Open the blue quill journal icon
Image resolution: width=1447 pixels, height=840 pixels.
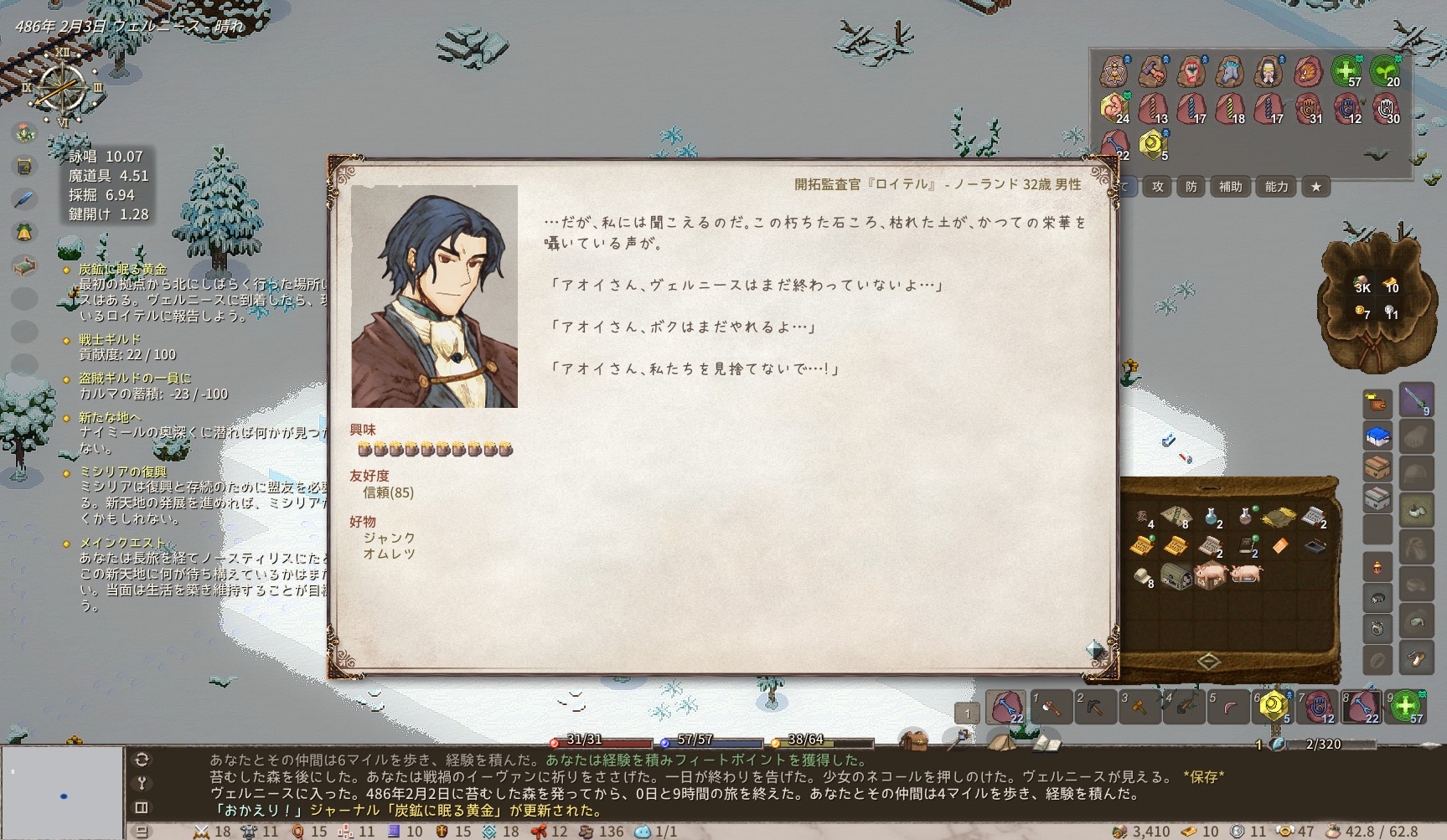coord(25,199)
